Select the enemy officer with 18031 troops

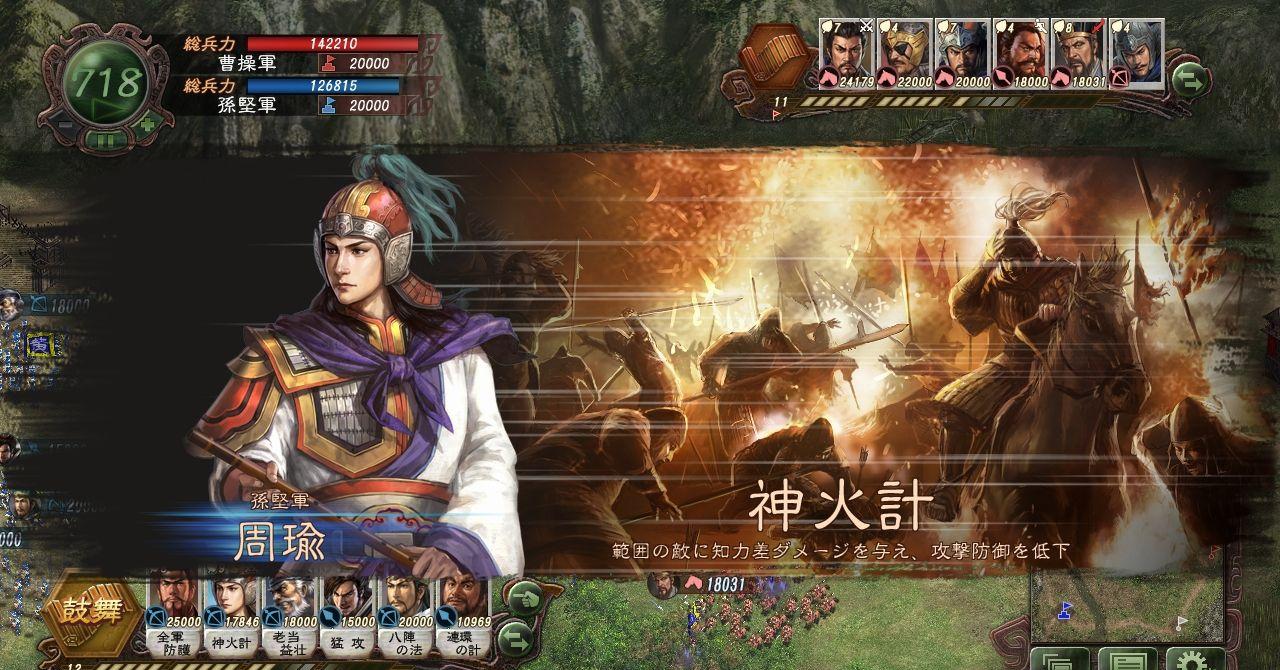1078,54
